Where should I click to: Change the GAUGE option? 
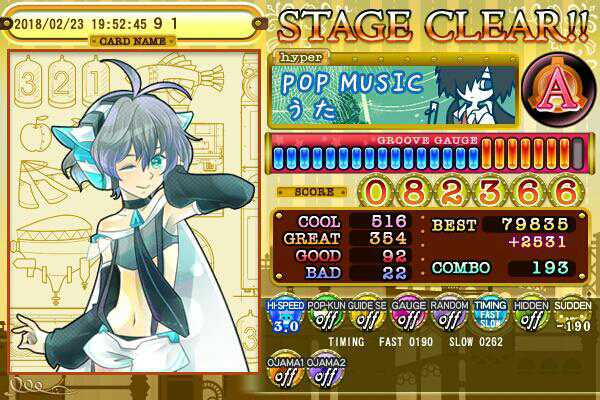(x=405, y=318)
